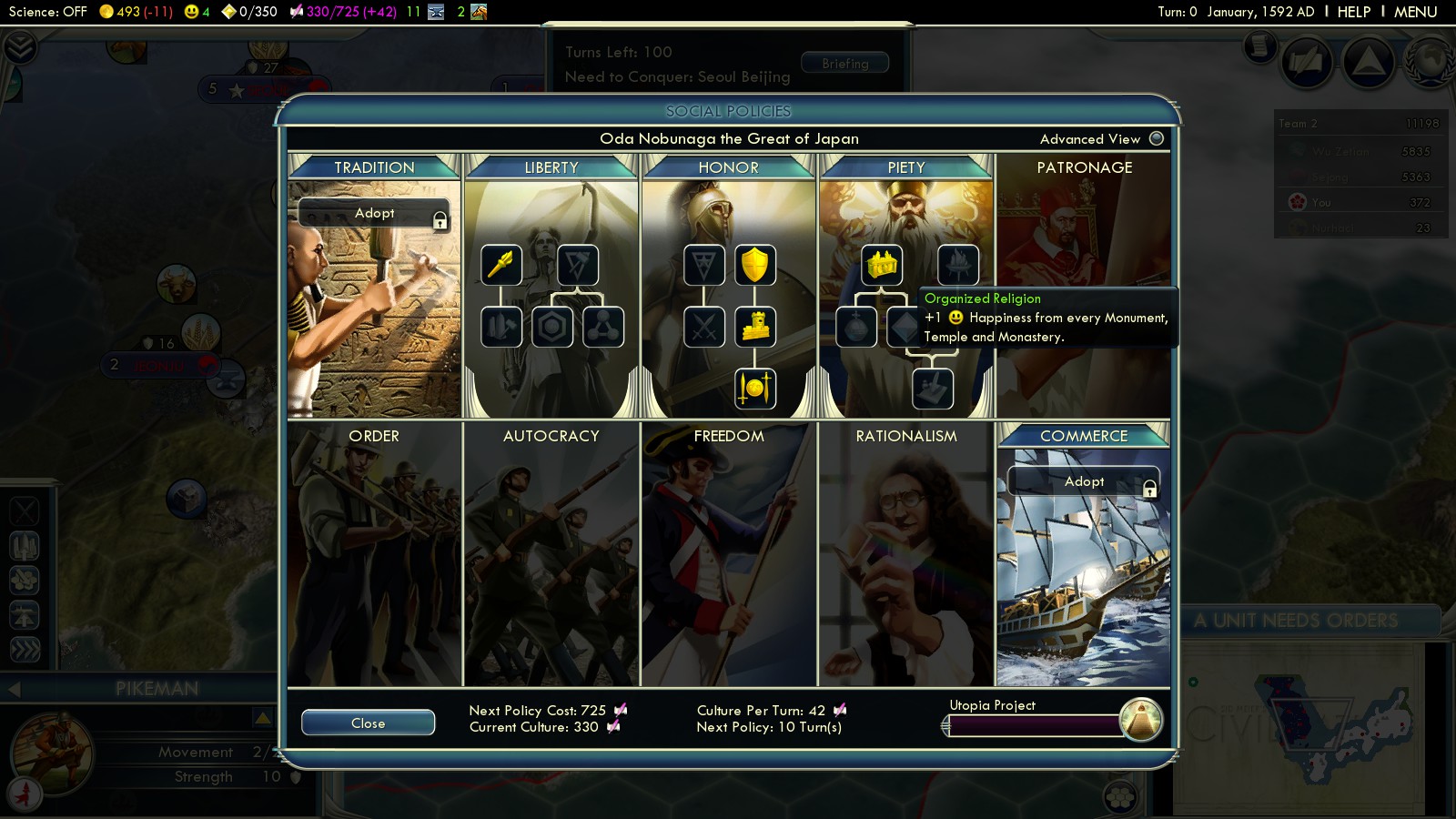This screenshot has width=1456, height=819.
Task: Close the Social Policies window
Action: tap(368, 723)
